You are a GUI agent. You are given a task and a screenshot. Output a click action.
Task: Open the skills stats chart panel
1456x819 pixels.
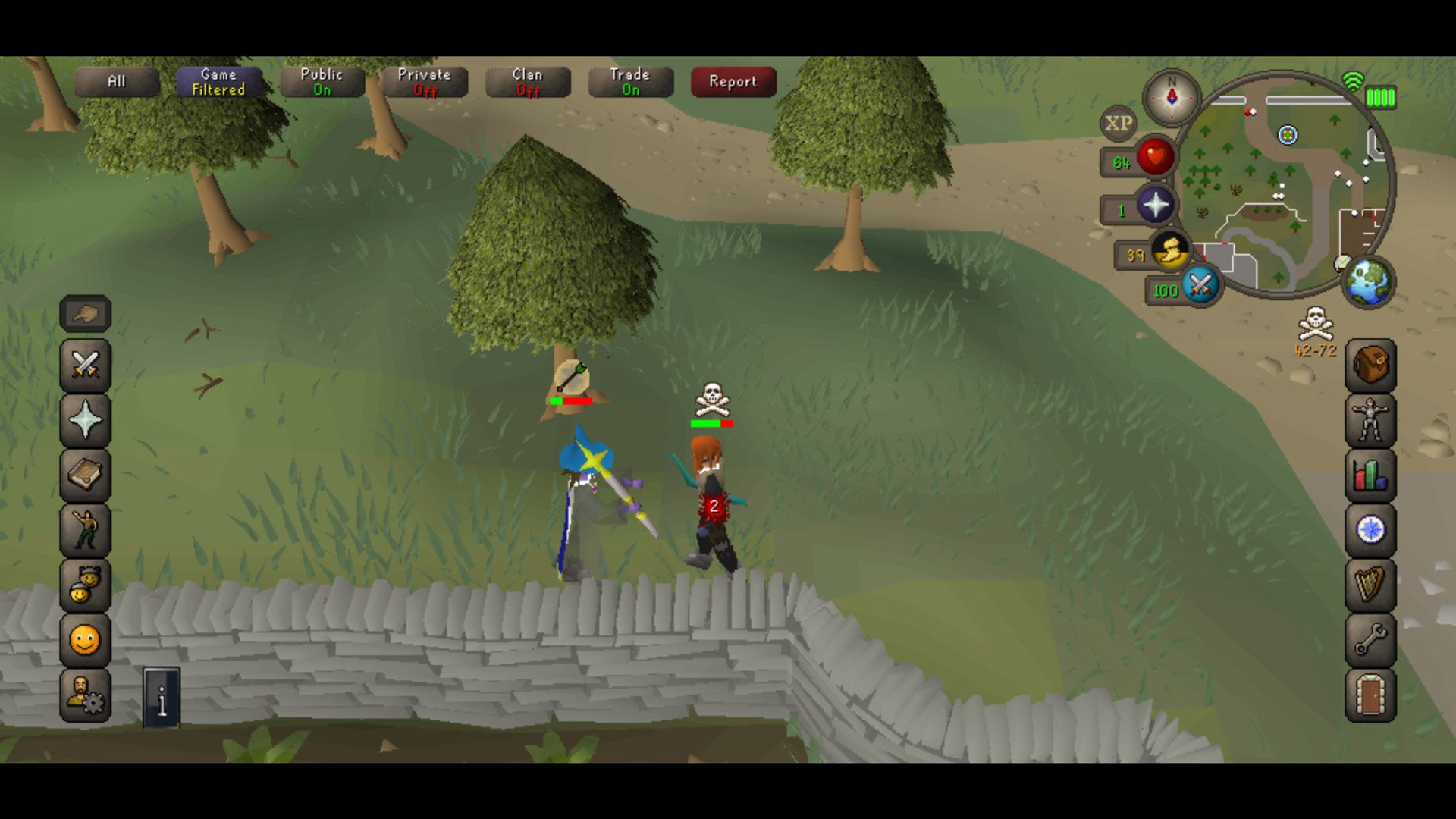[x=1369, y=475]
